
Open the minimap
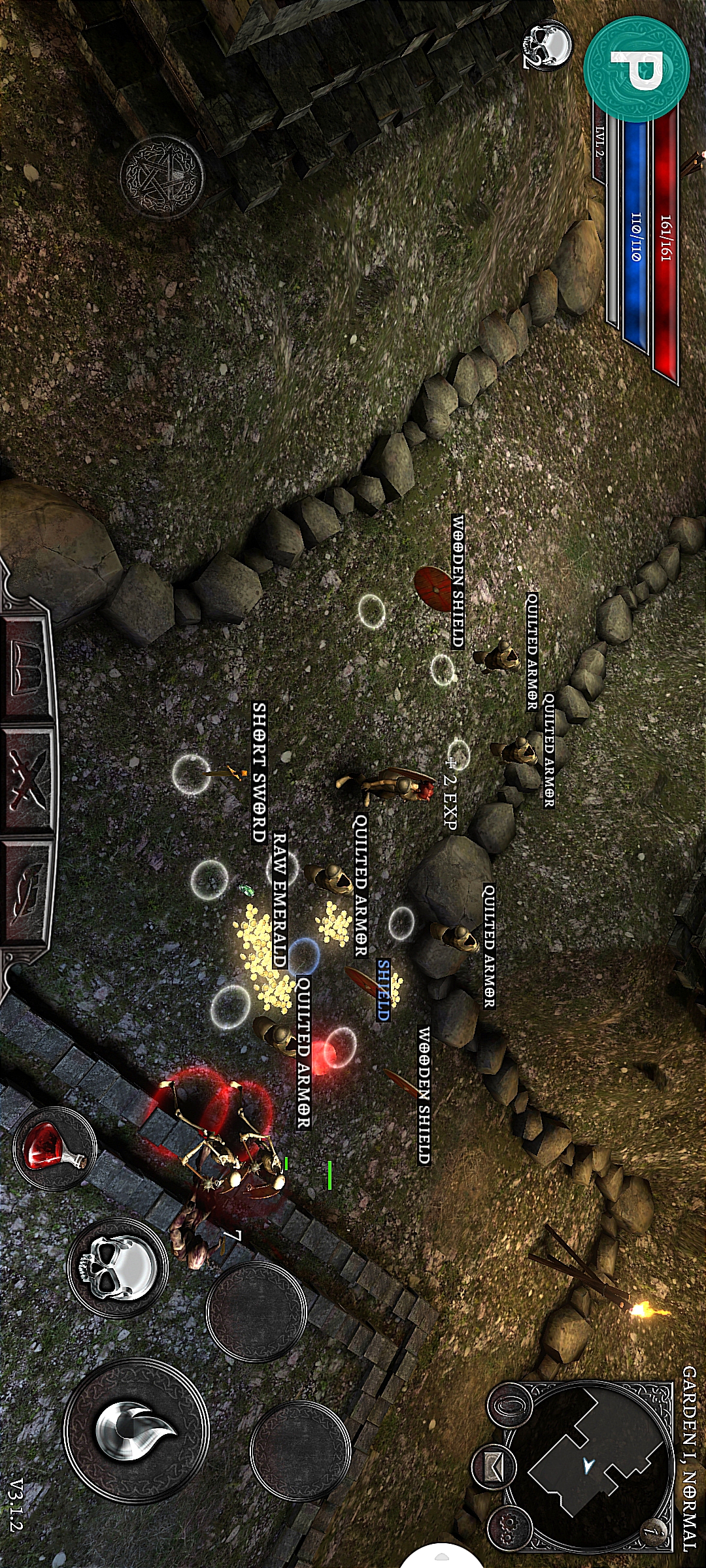point(589,1465)
